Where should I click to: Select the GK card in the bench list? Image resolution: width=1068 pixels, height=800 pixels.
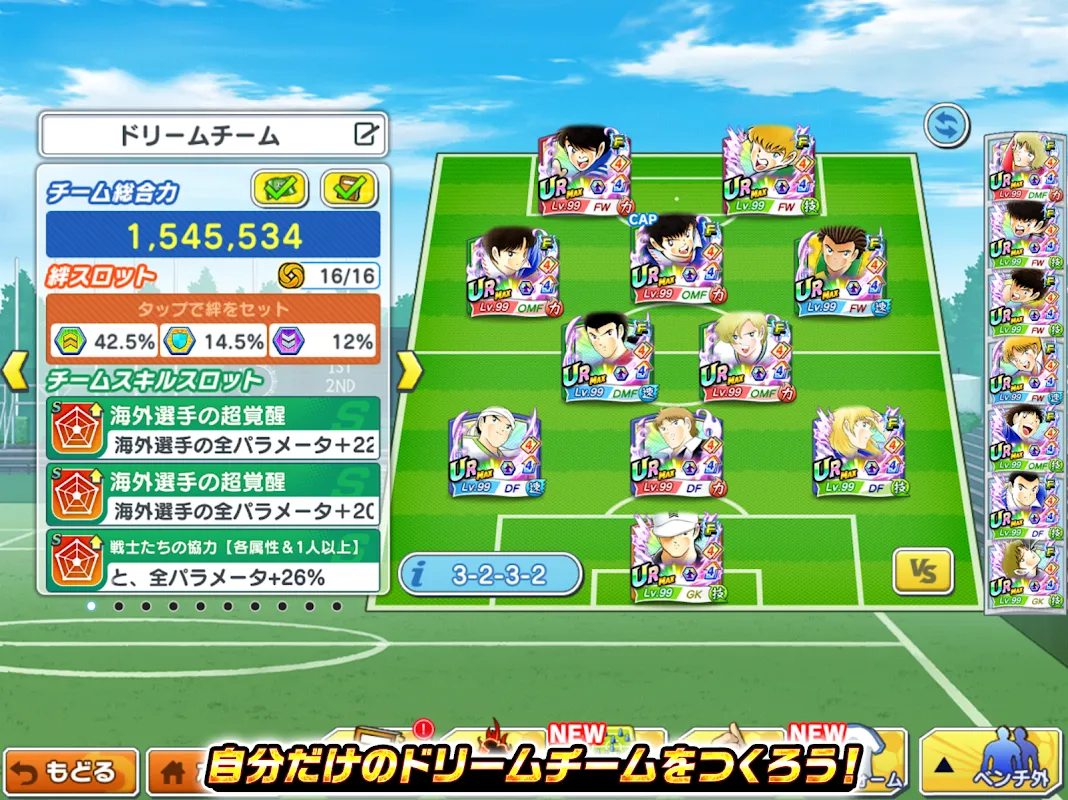coord(1020,574)
